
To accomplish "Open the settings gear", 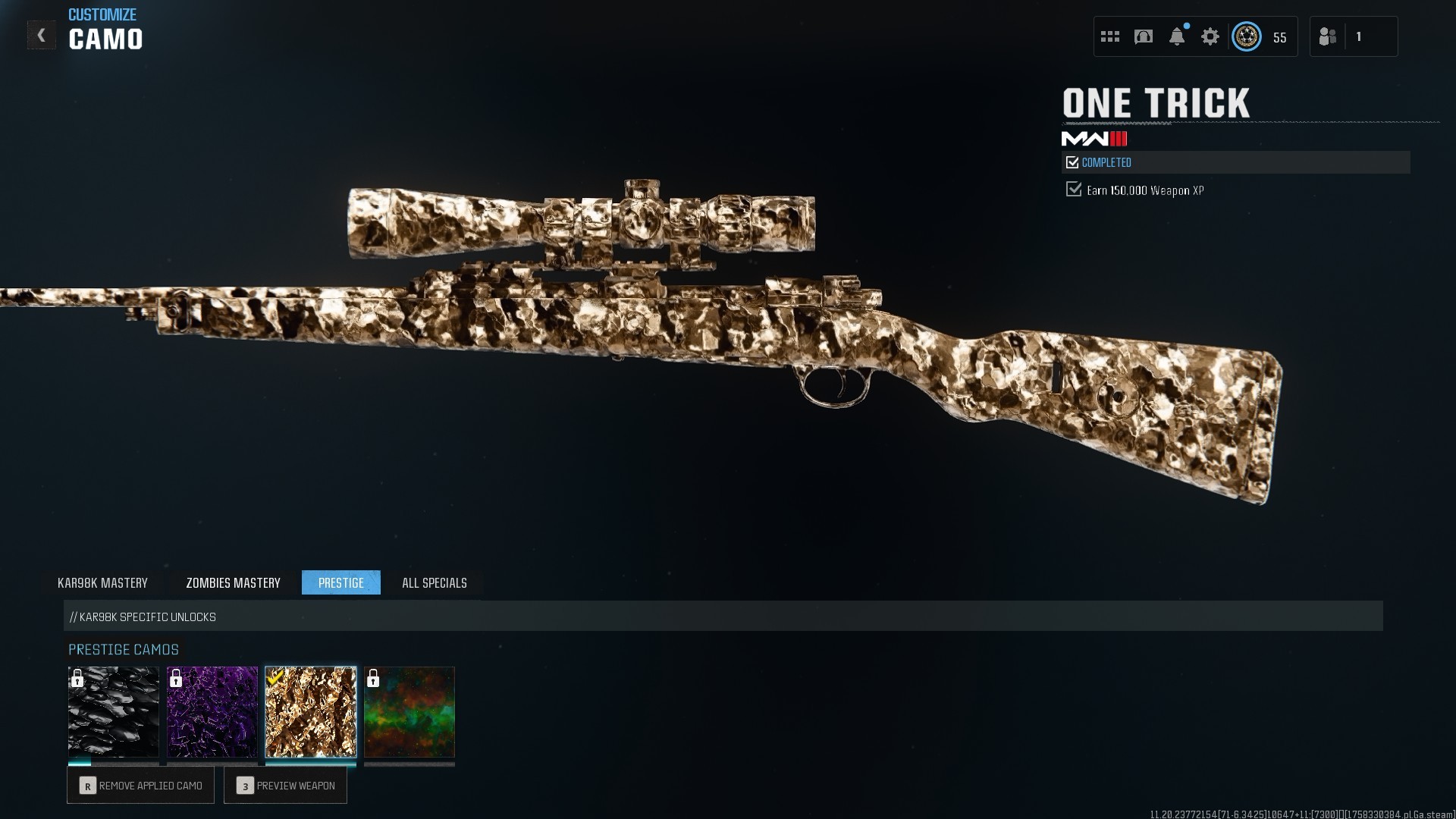I will click(x=1210, y=36).
